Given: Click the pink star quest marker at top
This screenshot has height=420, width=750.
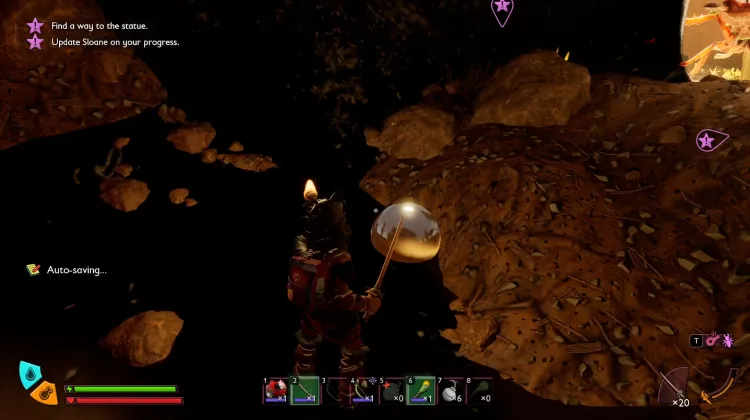Looking at the screenshot, I should pos(502,8).
